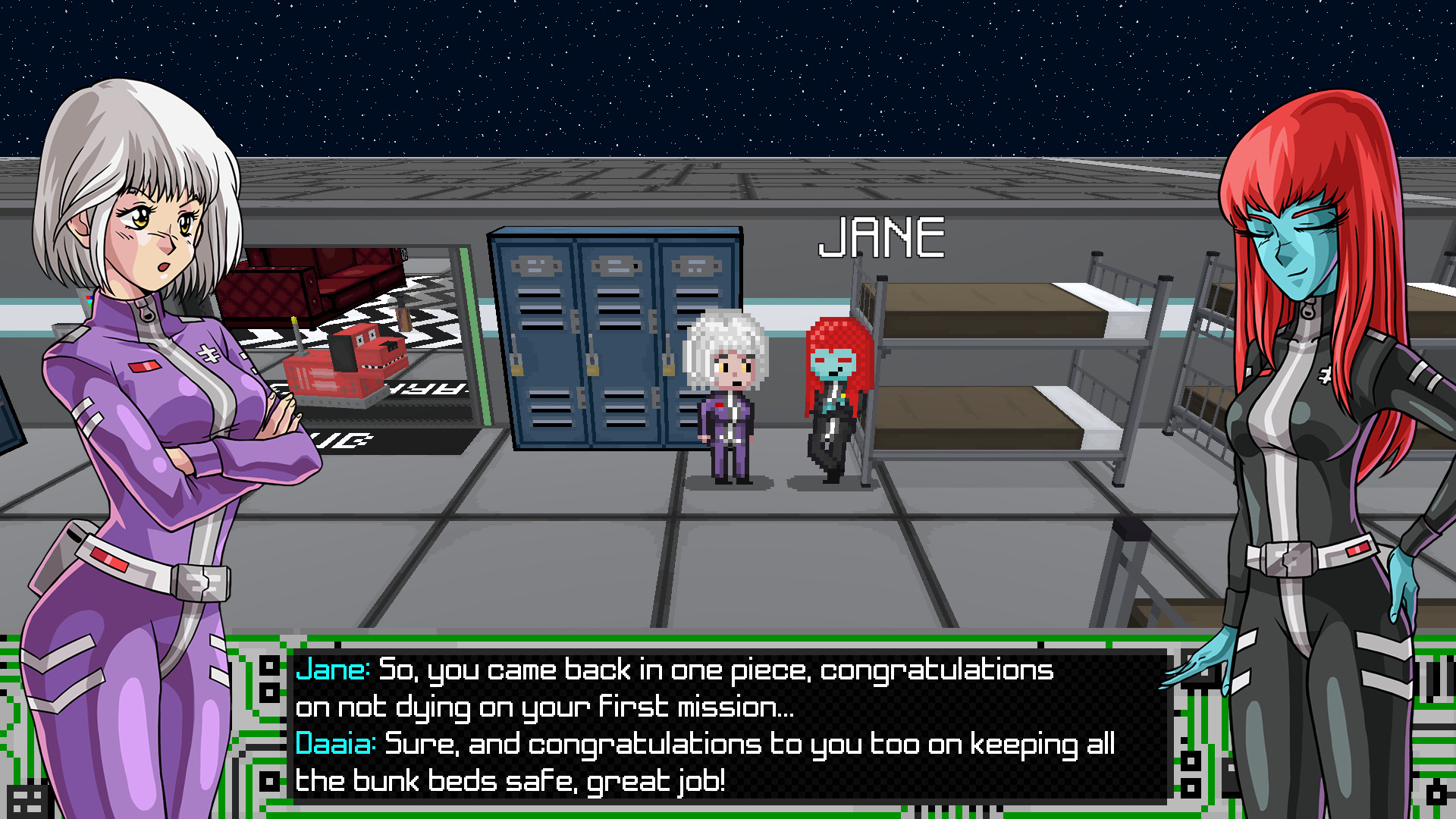Click the padlock on the left locker
The width and height of the screenshot is (1456, 819).
518,369
